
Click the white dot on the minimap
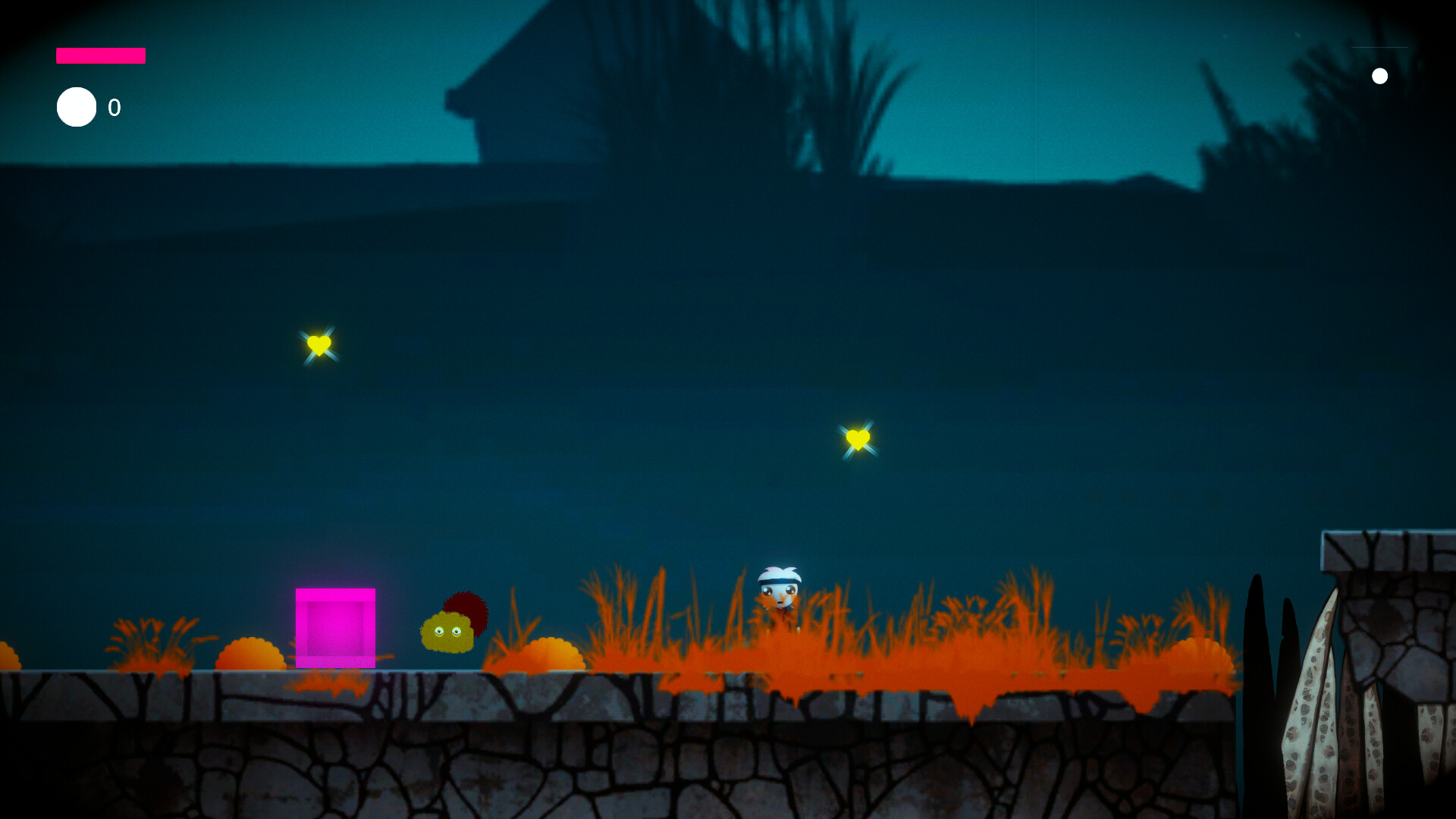[x=1380, y=75]
